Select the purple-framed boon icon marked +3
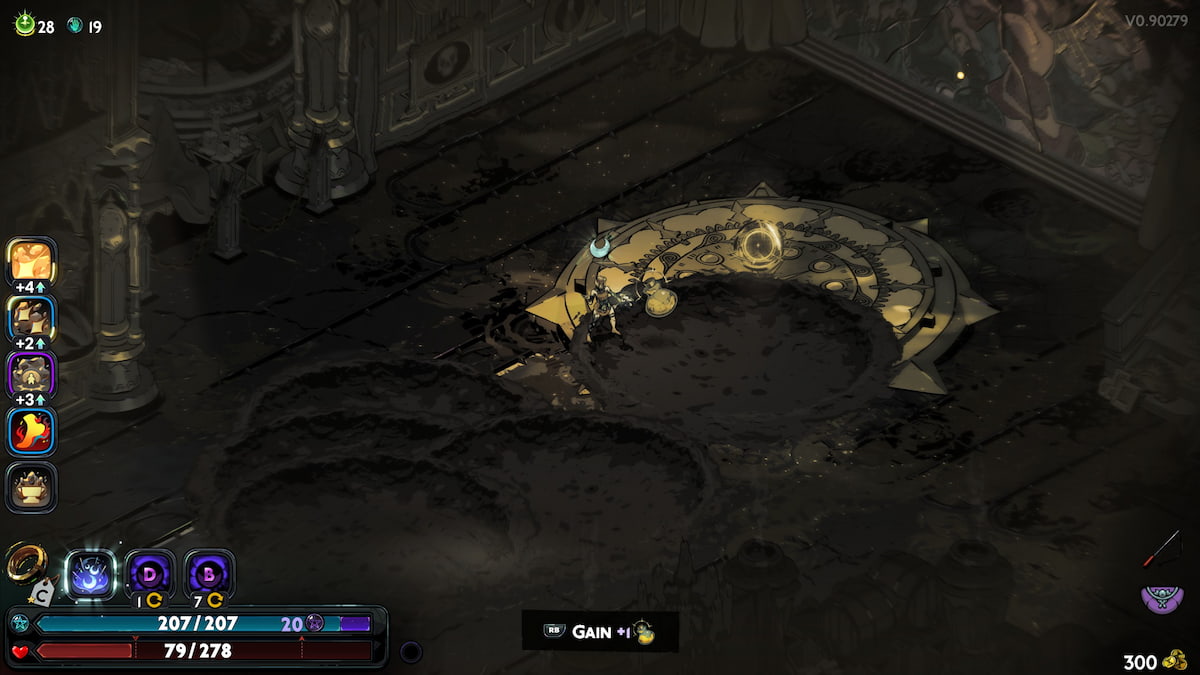The height and width of the screenshot is (675, 1200). click(x=32, y=376)
